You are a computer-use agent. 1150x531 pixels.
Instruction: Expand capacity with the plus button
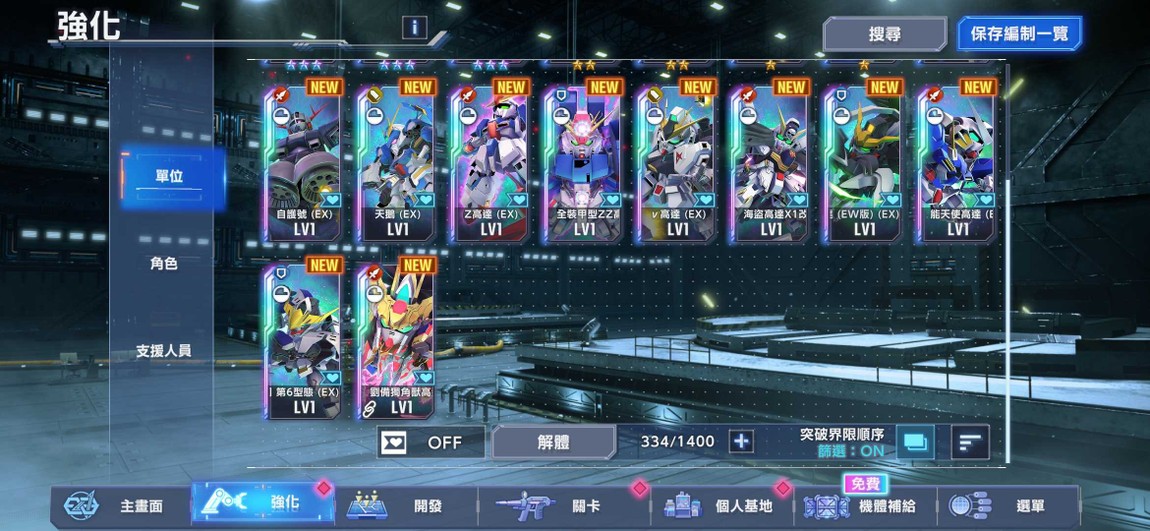pos(740,442)
